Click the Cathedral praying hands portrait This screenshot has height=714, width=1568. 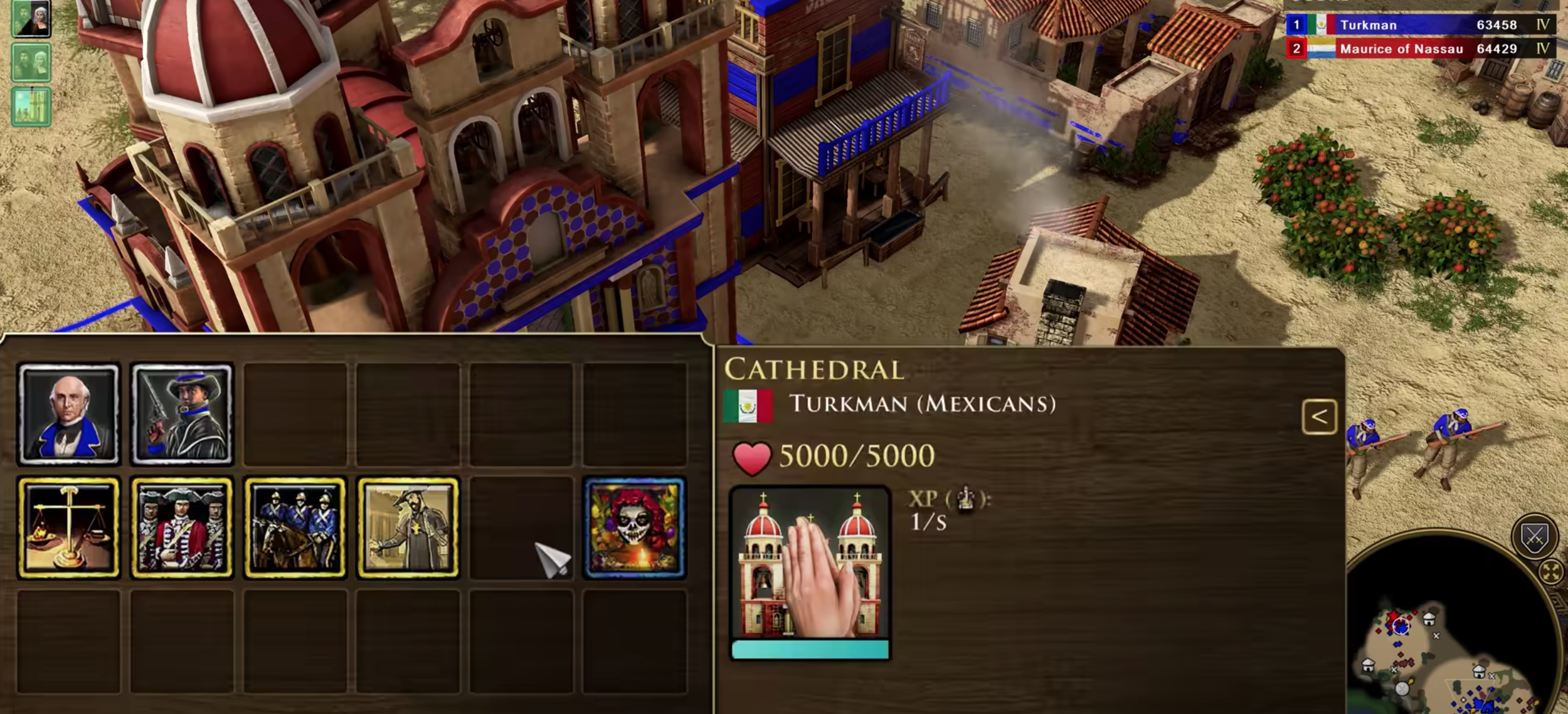(x=809, y=564)
